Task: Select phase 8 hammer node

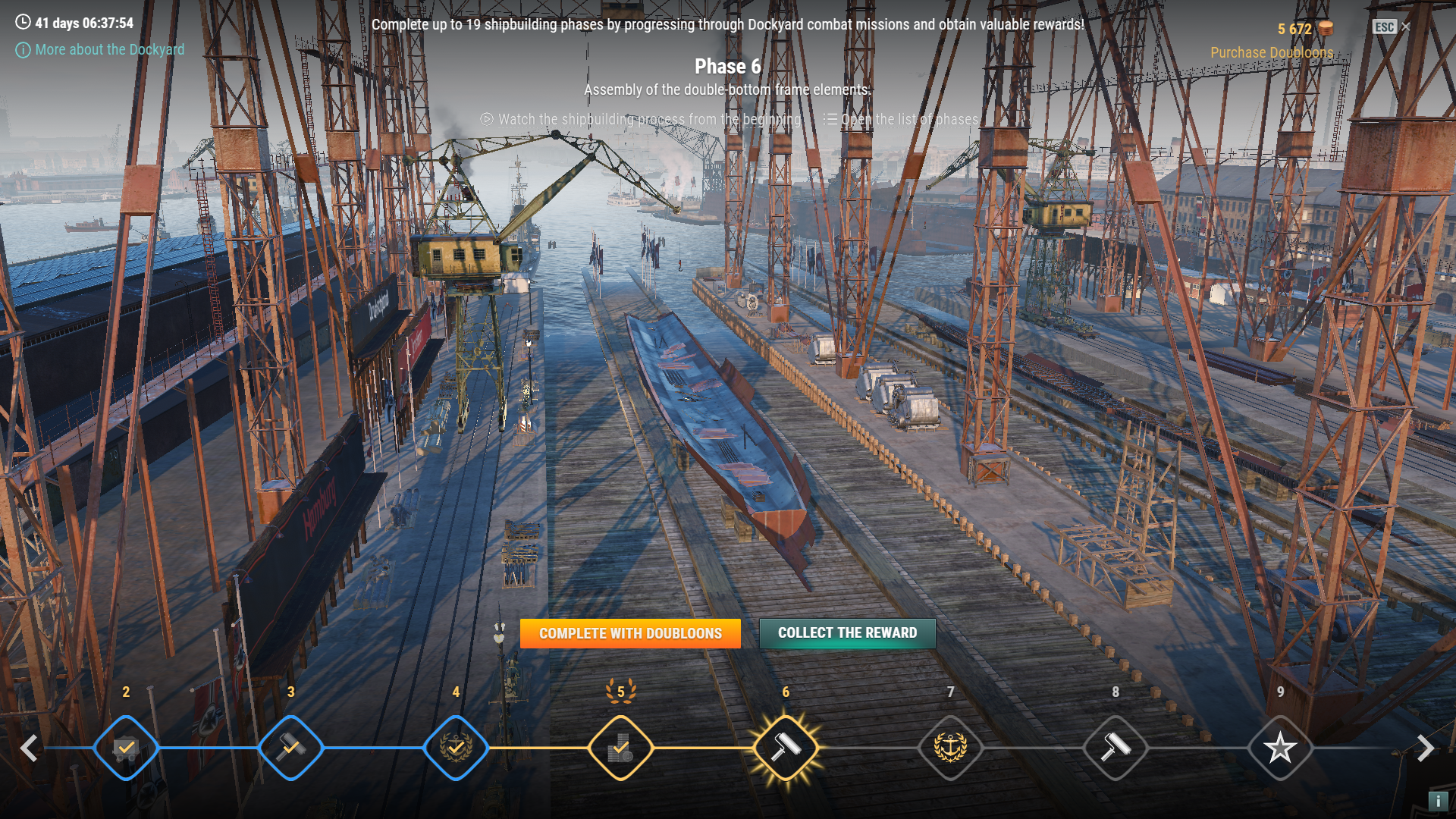Action: tap(1116, 748)
